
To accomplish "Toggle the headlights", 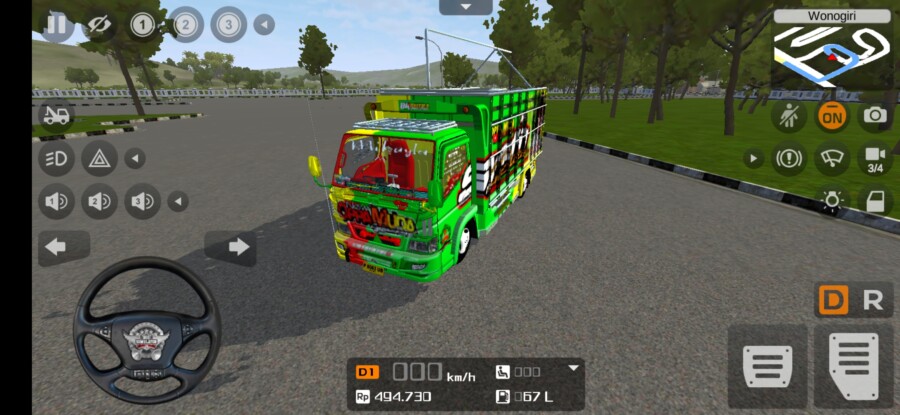I will coord(56,158).
